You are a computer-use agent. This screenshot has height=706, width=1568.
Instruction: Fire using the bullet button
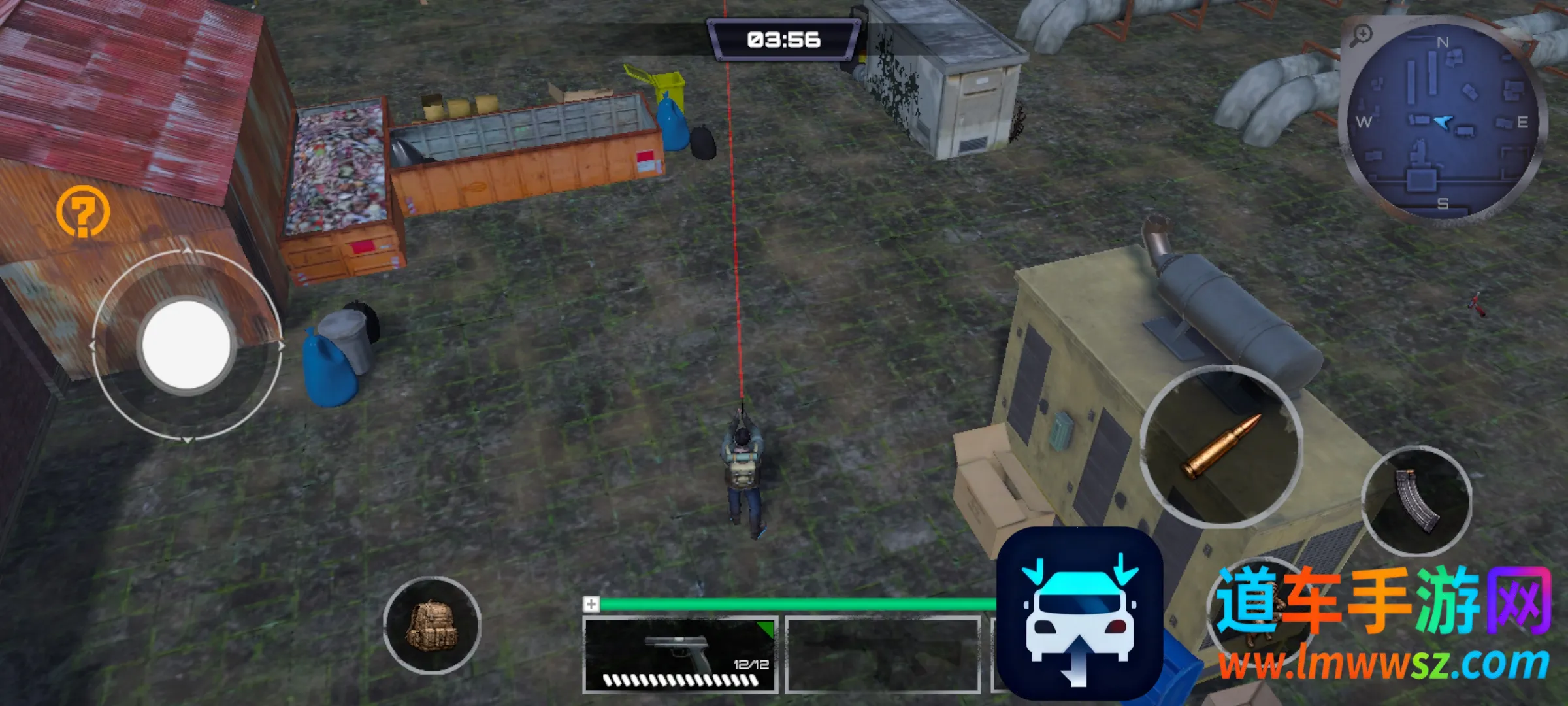tap(1220, 446)
